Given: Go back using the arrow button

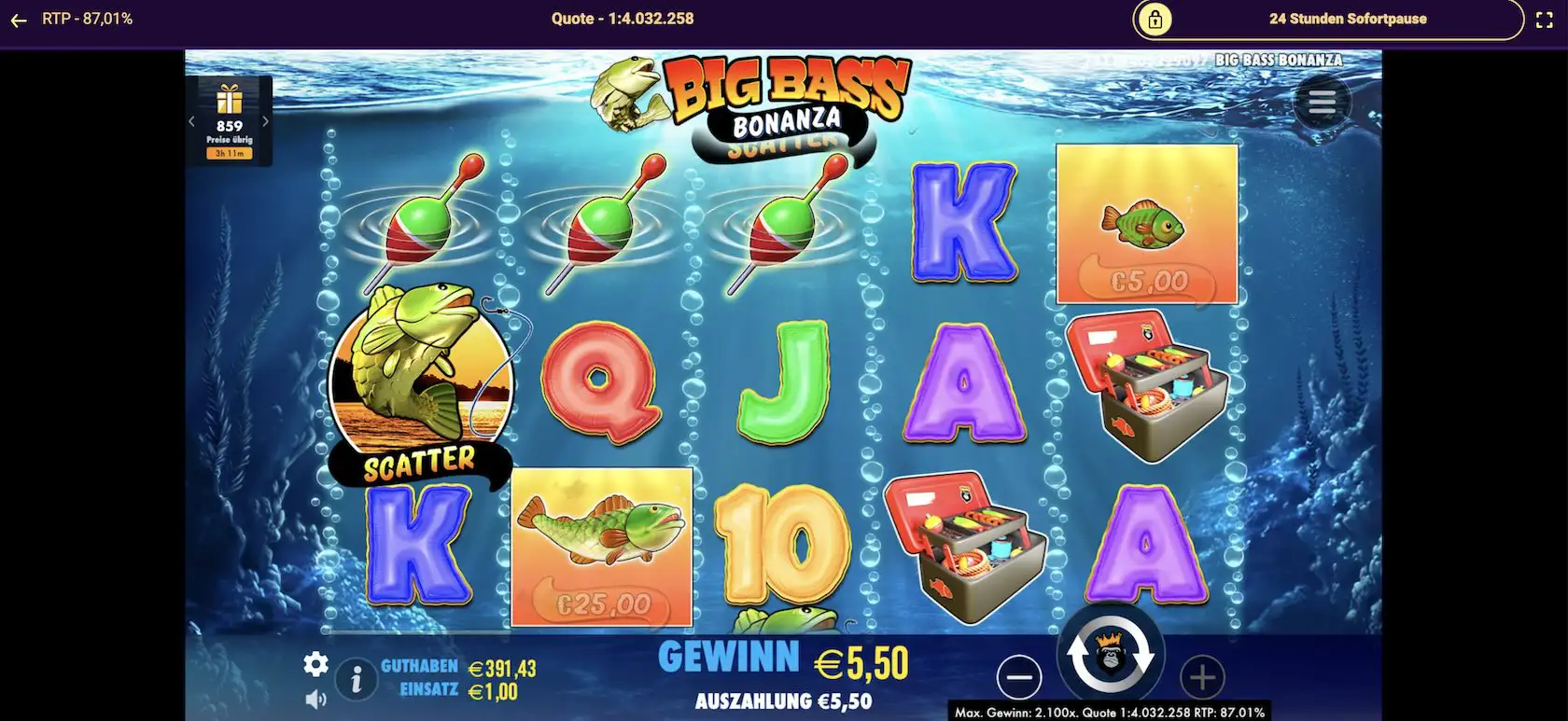Looking at the screenshot, I should coord(21,18).
